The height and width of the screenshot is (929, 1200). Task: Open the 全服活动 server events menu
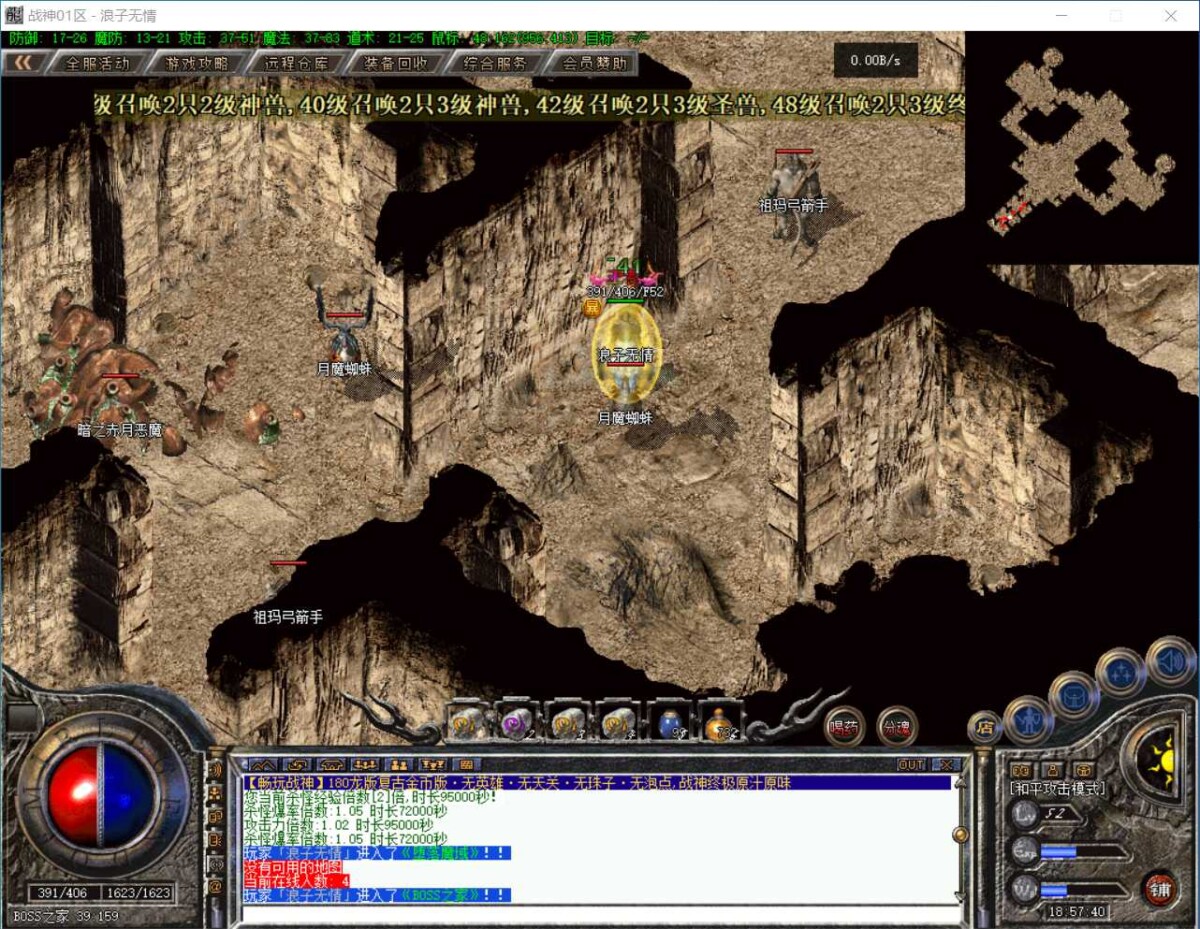point(97,63)
